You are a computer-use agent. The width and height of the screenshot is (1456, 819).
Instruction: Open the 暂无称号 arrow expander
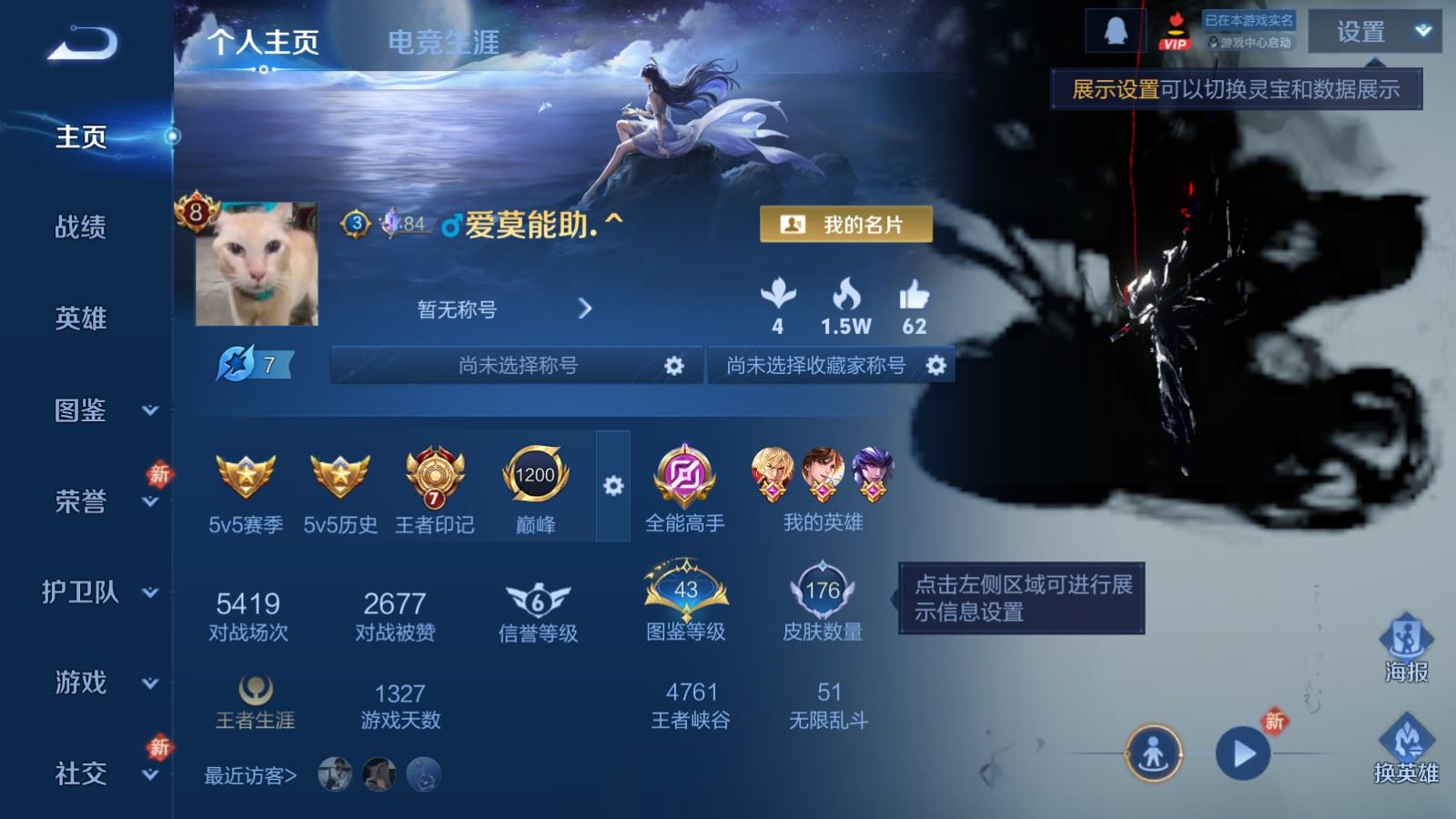(x=587, y=308)
